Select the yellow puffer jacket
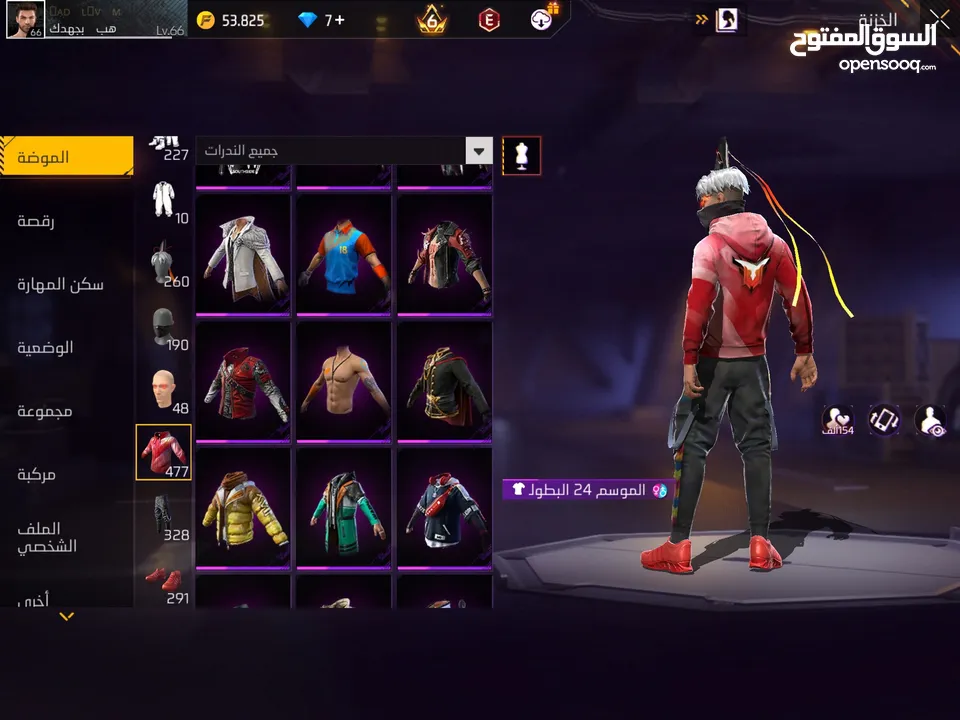Screen dimensions: 960x720 (244, 508)
